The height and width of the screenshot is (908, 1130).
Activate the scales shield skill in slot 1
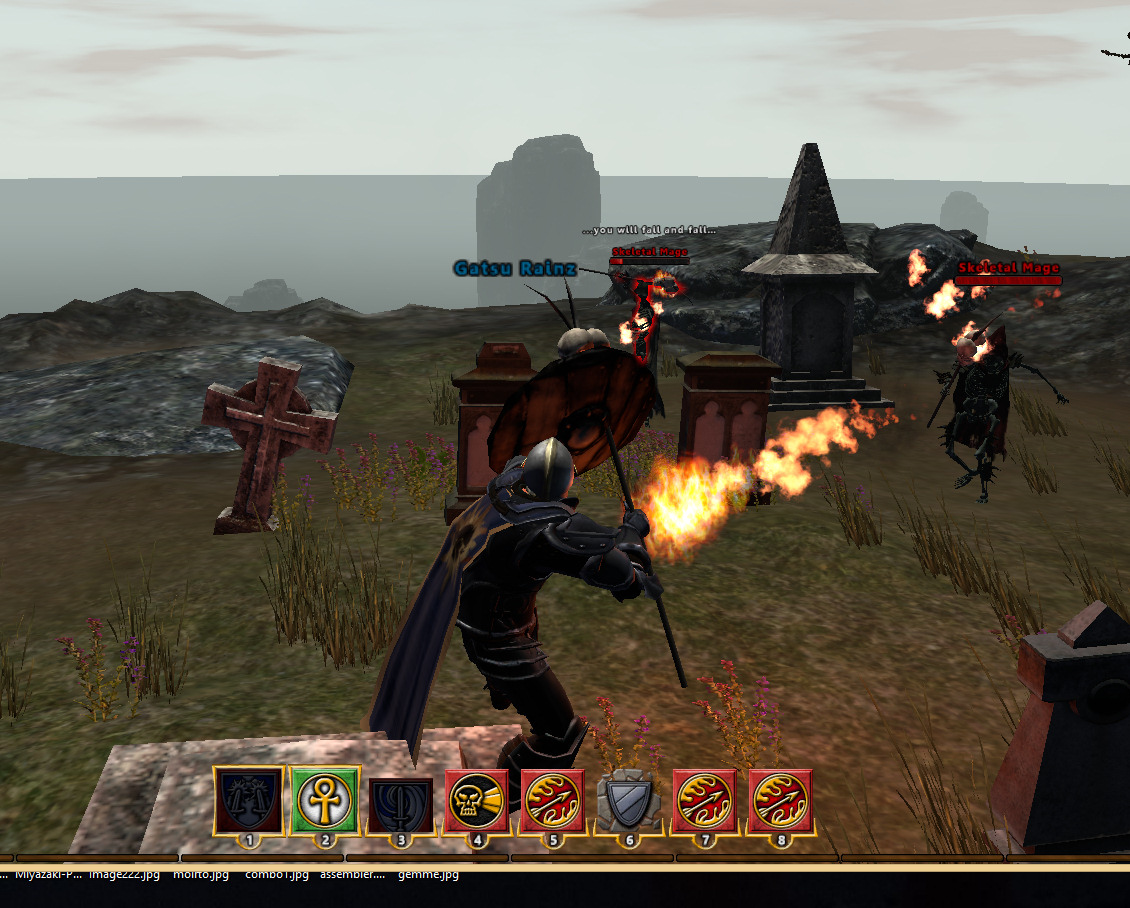click(x=249, y=801)
